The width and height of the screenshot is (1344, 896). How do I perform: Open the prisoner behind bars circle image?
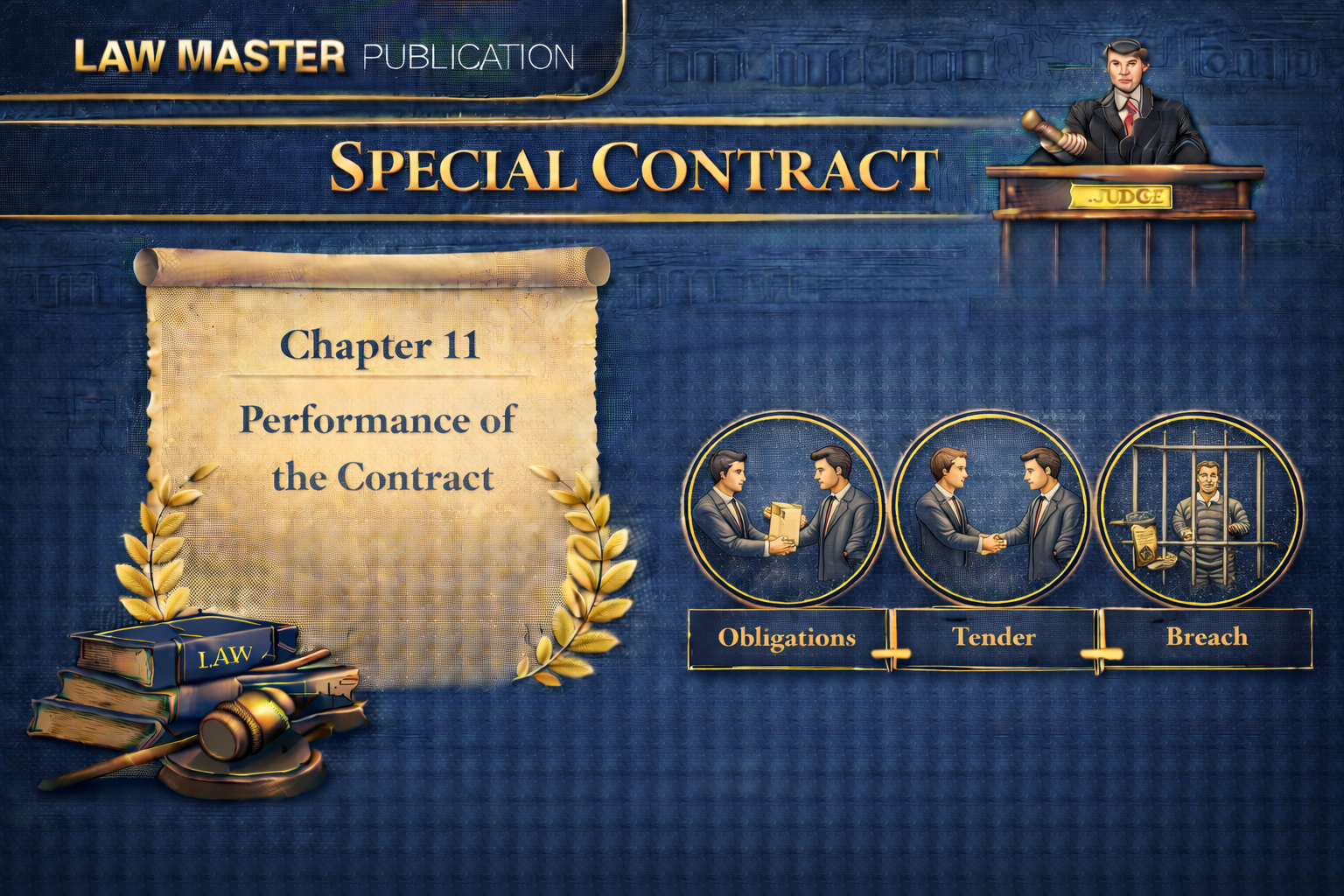click(1198, 509)
